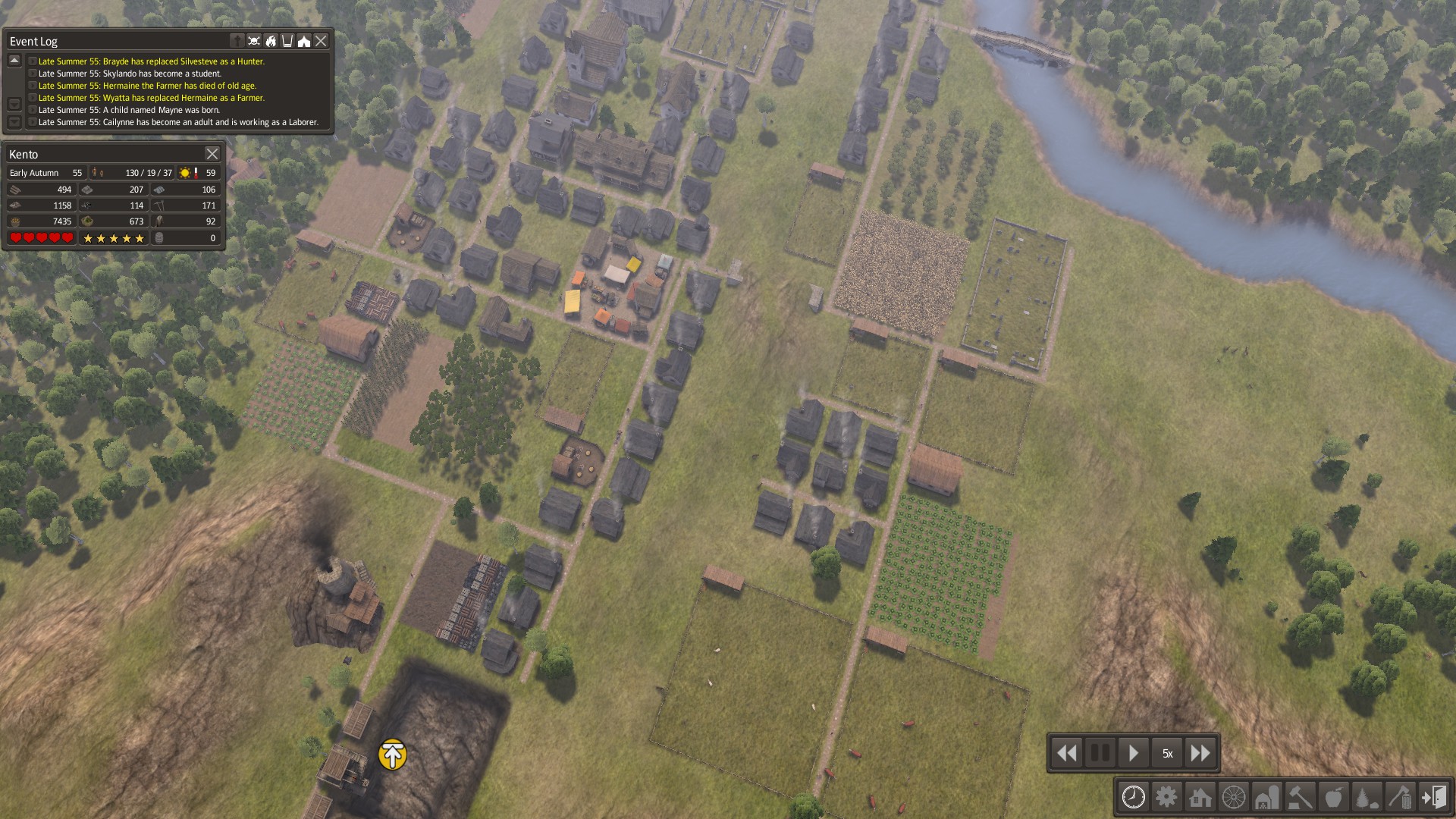Viewport: 1456px width, 819px height.
Task: Click the Event Log scroll-up arrow button
Action: tap(14, 61)
